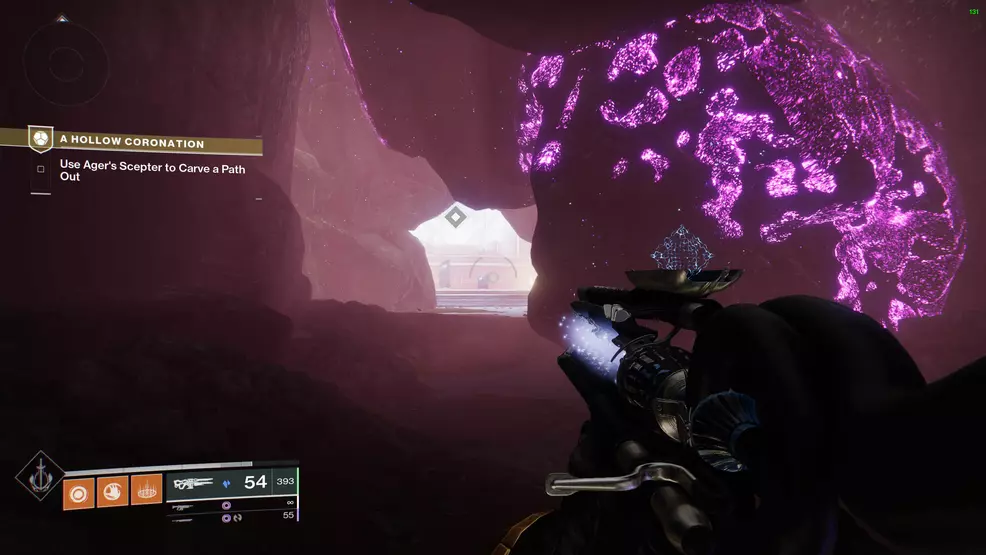Activate the spiked rift class ability icon
The width and height of the screenshot is (986, 555).
click(146, 490)
